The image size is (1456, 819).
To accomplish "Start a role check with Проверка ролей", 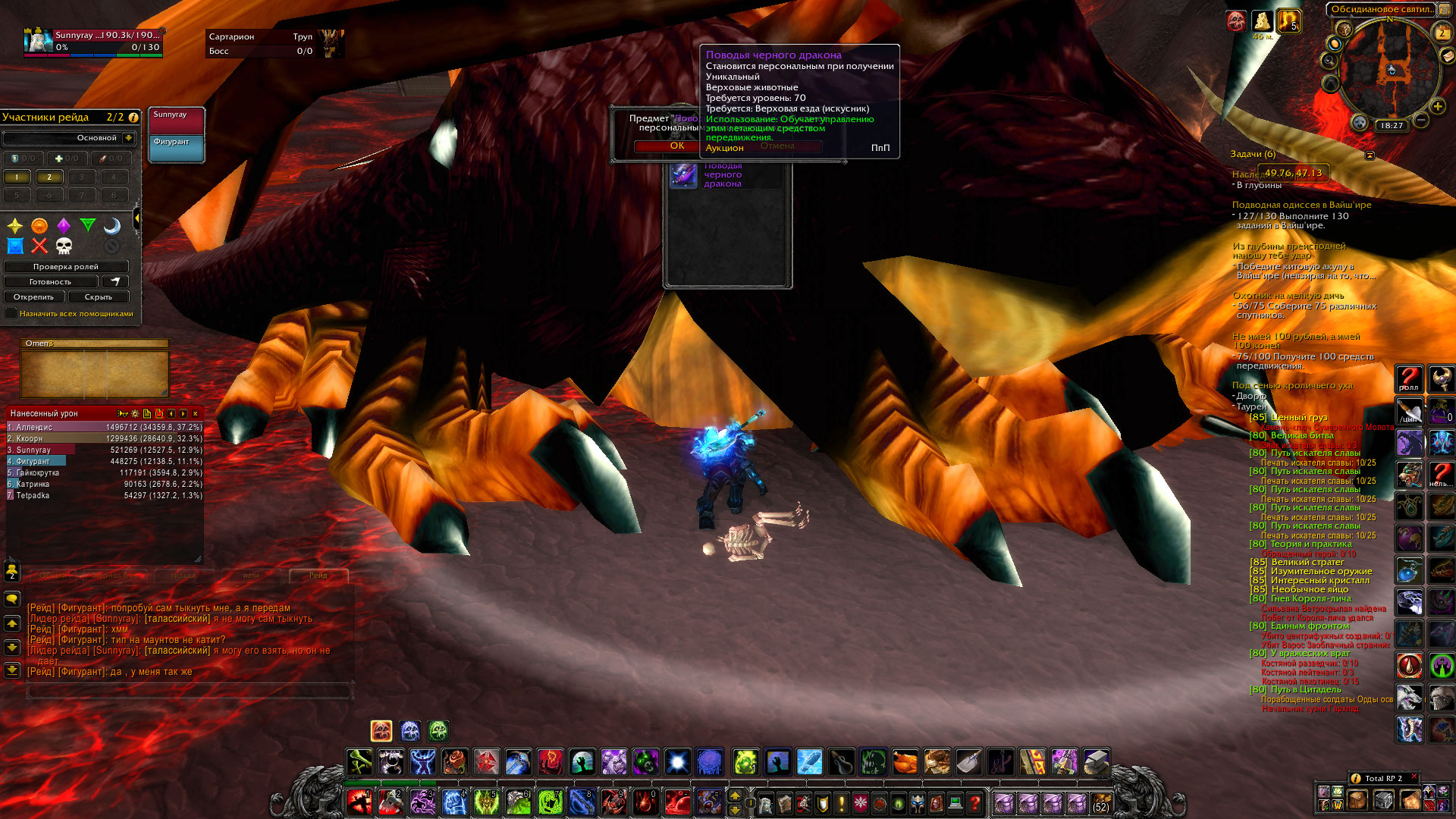I will pos(66,267).
